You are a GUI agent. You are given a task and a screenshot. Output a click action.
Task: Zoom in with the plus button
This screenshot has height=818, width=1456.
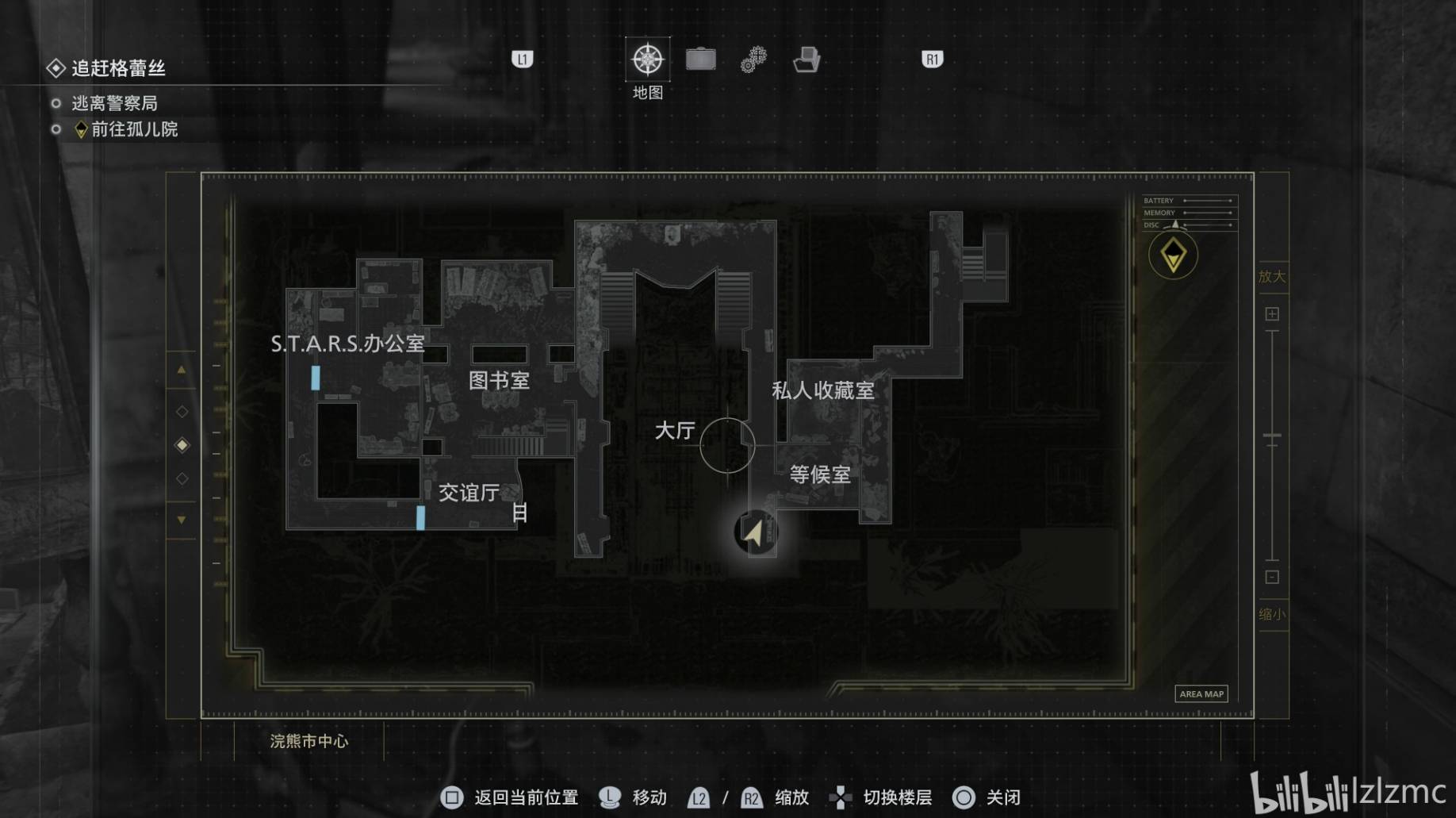click(1272, 314)
